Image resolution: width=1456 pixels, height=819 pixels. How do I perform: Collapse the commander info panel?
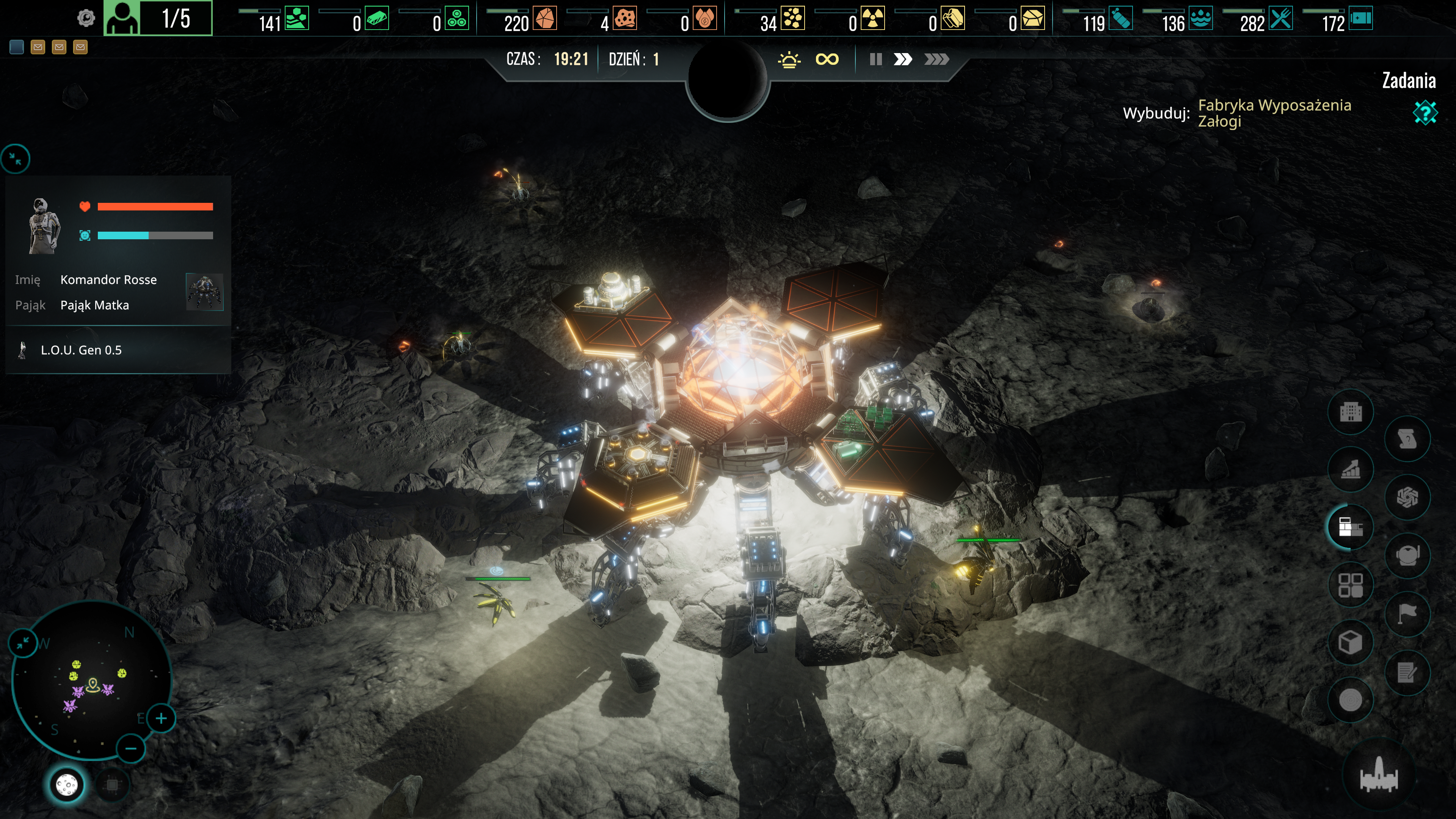[16, 159]
